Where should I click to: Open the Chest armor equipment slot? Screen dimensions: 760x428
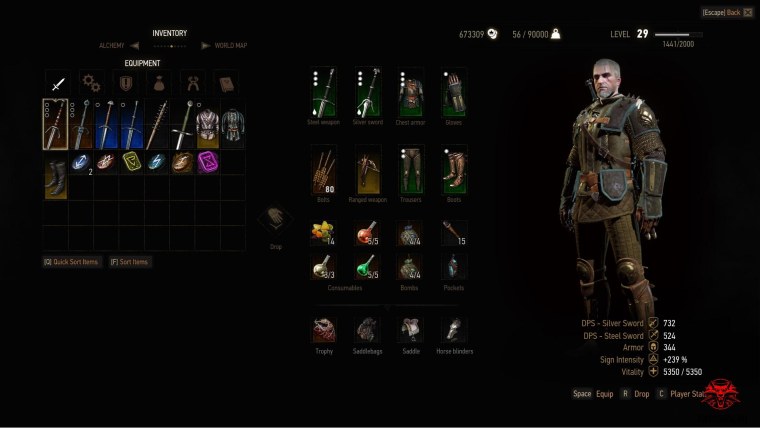[x=410, y=93]
